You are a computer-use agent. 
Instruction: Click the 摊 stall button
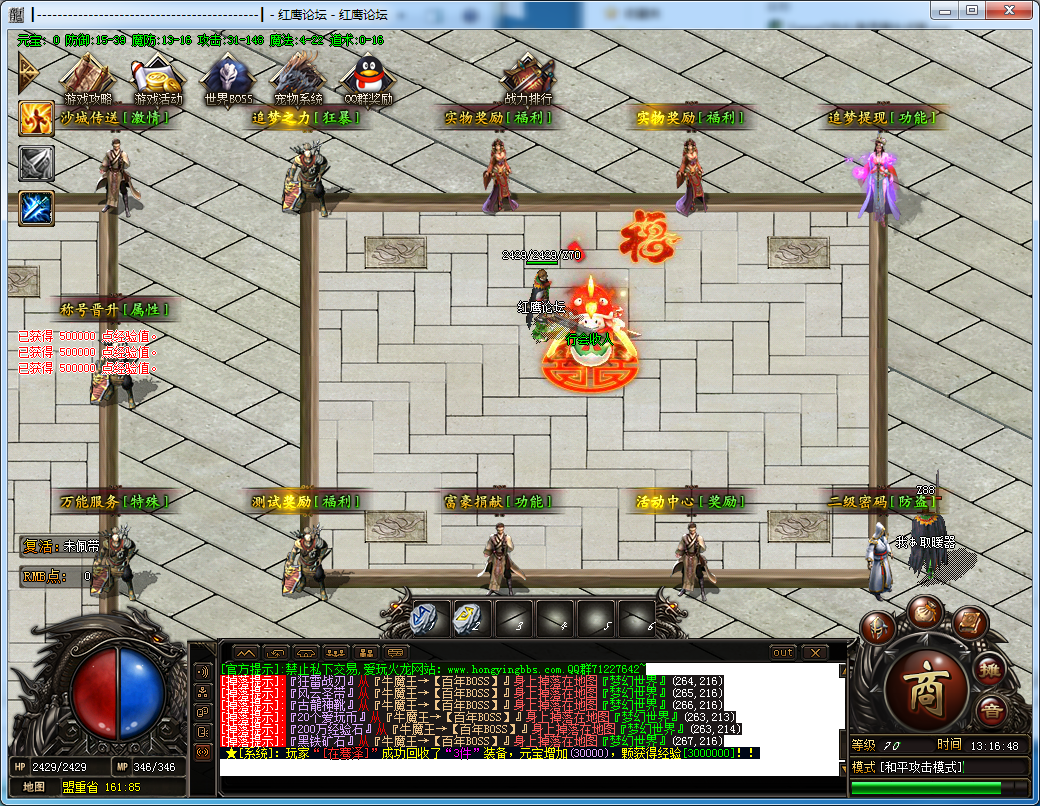click(990, 668)
